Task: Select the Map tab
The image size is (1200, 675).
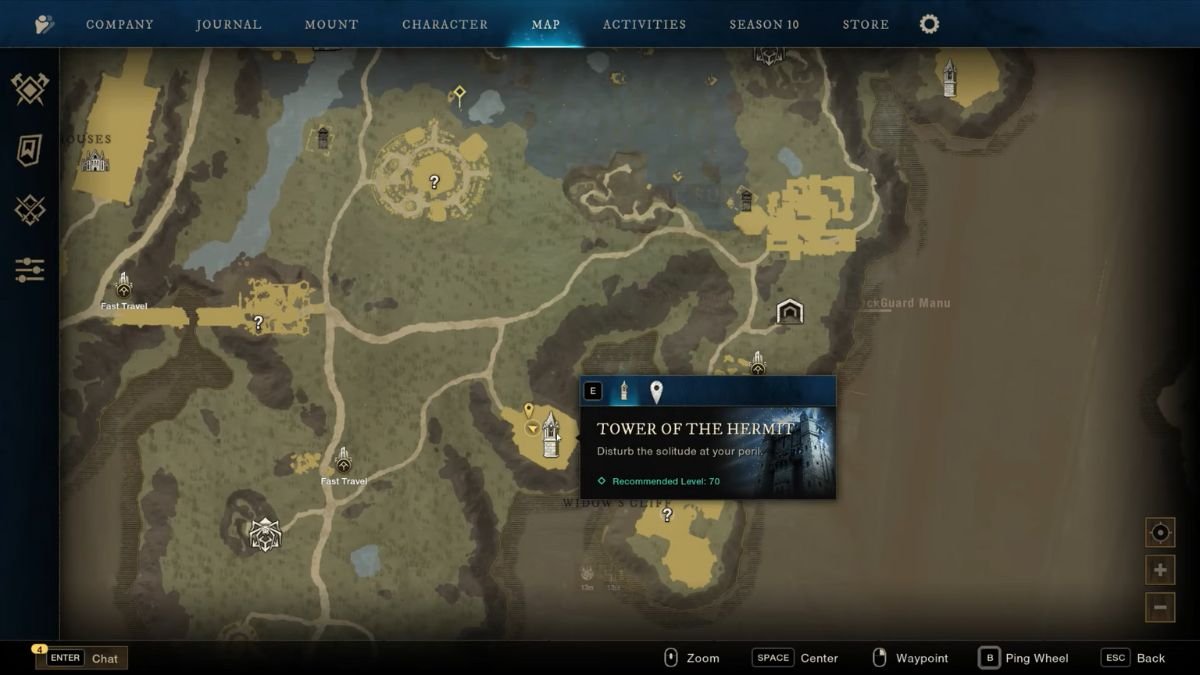Action: (545, 24)
